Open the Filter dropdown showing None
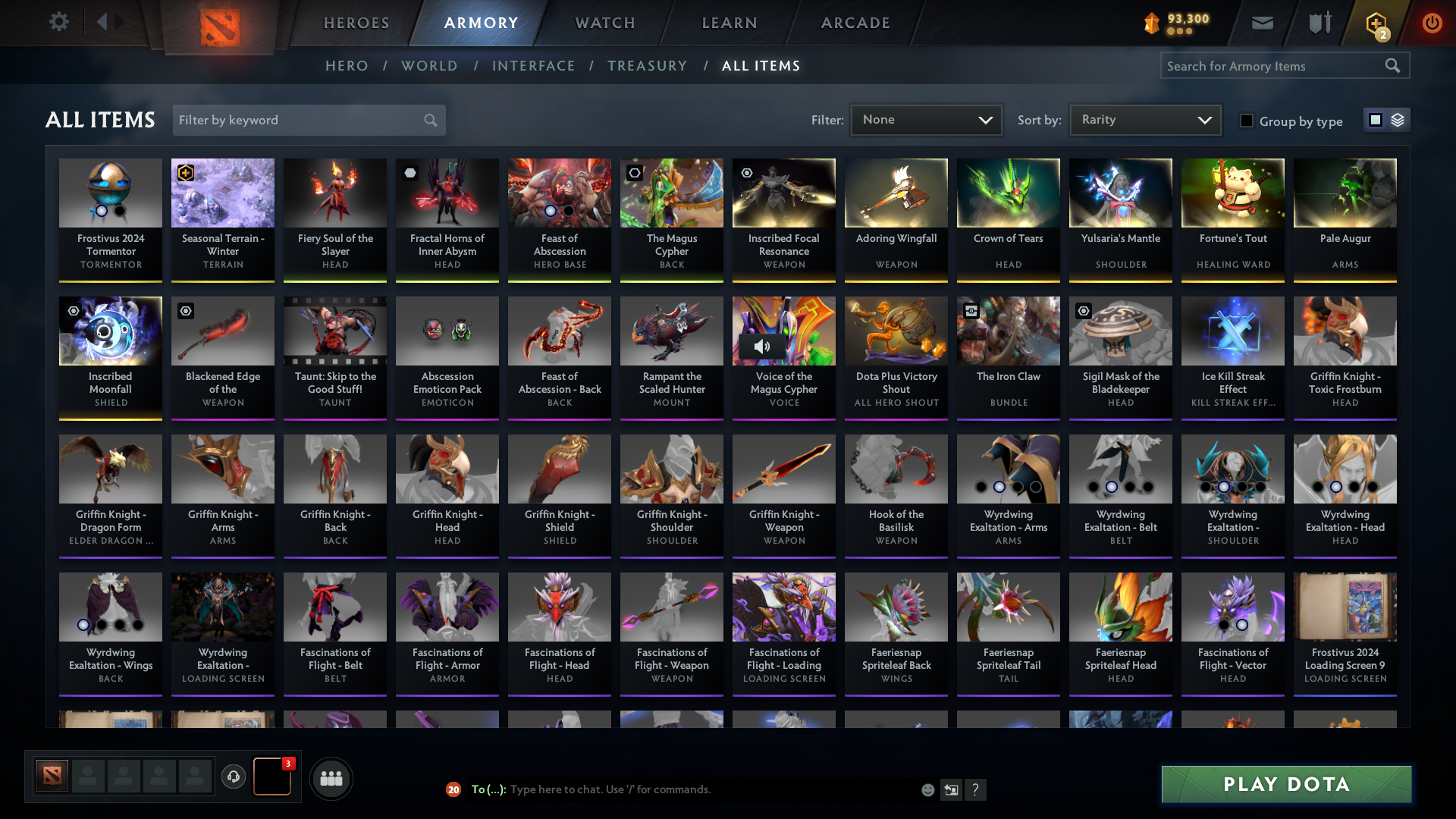This screenshot has width=1456, height=819. pos(926,119)
